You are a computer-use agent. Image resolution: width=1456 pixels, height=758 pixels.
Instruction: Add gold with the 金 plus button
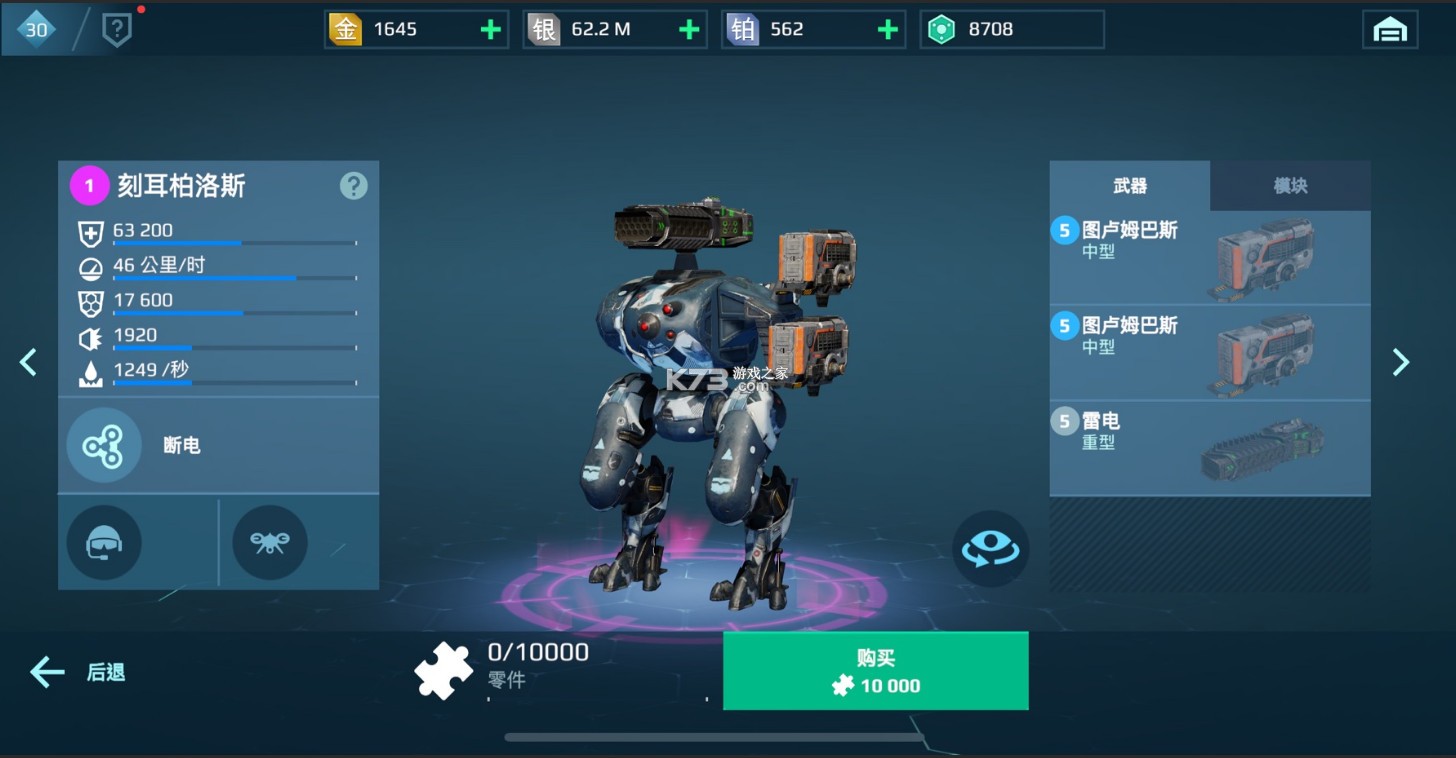[x=490, y=30]
